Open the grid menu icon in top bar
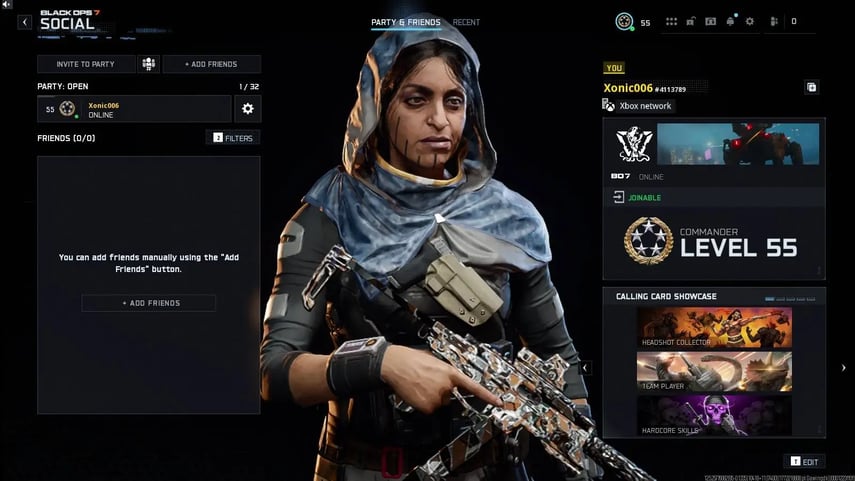The image size is (855, 481). tap(672, 21)
